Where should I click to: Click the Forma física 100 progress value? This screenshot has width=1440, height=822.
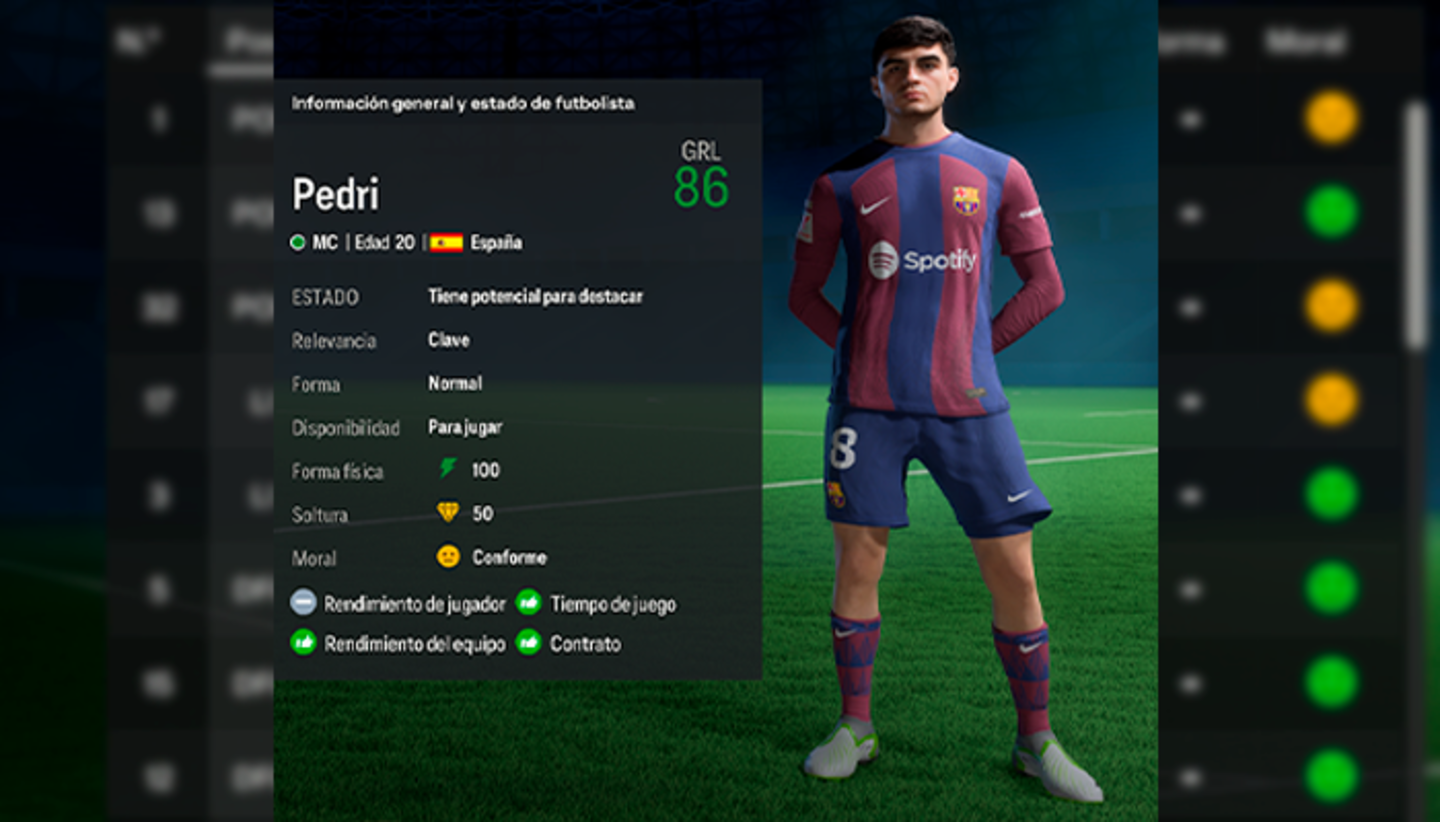[488, 470]
